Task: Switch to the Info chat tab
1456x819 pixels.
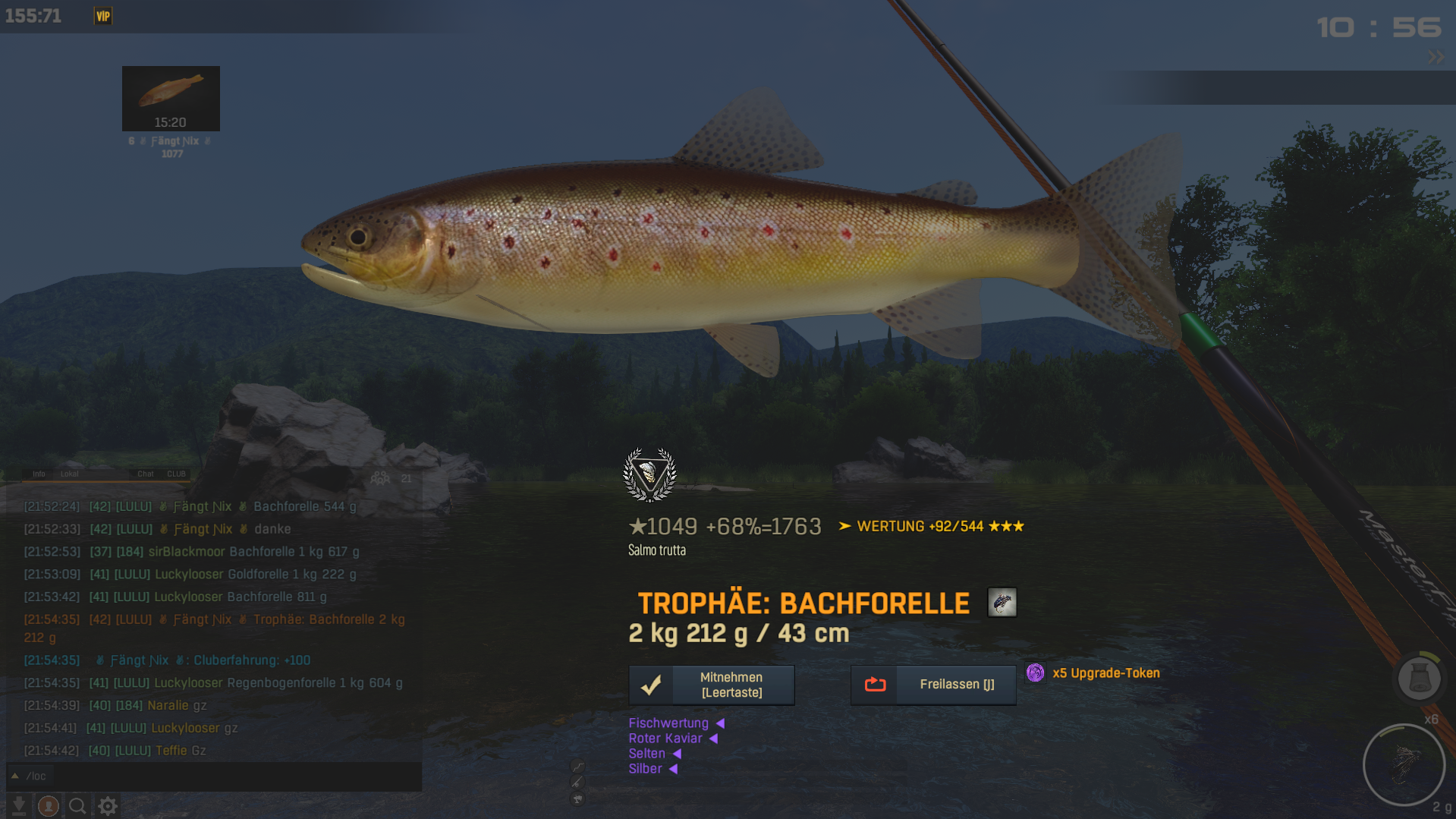Action: [x=39, y=474]
